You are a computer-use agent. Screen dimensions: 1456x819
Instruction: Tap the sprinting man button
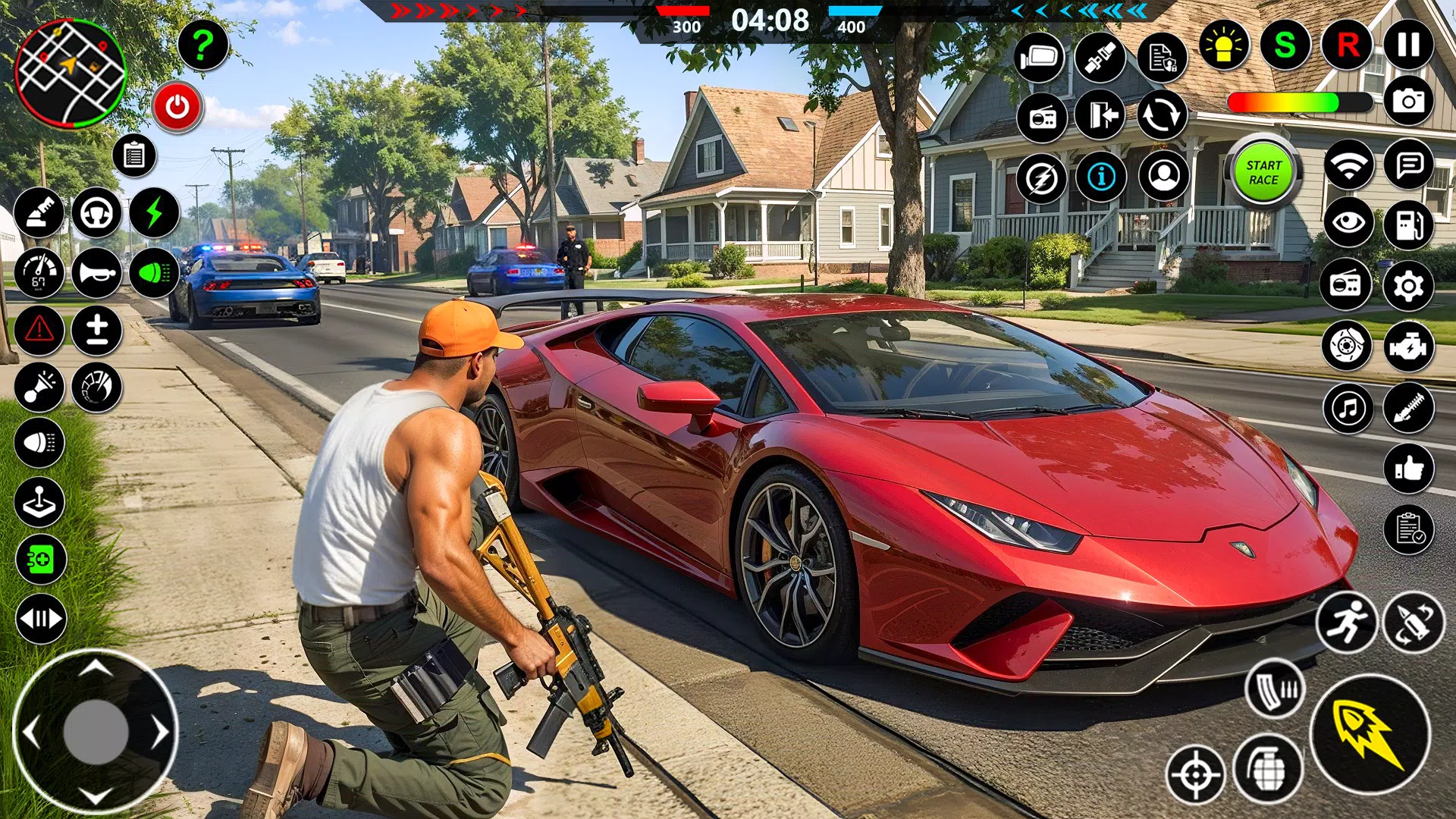tap(1347, 623)
